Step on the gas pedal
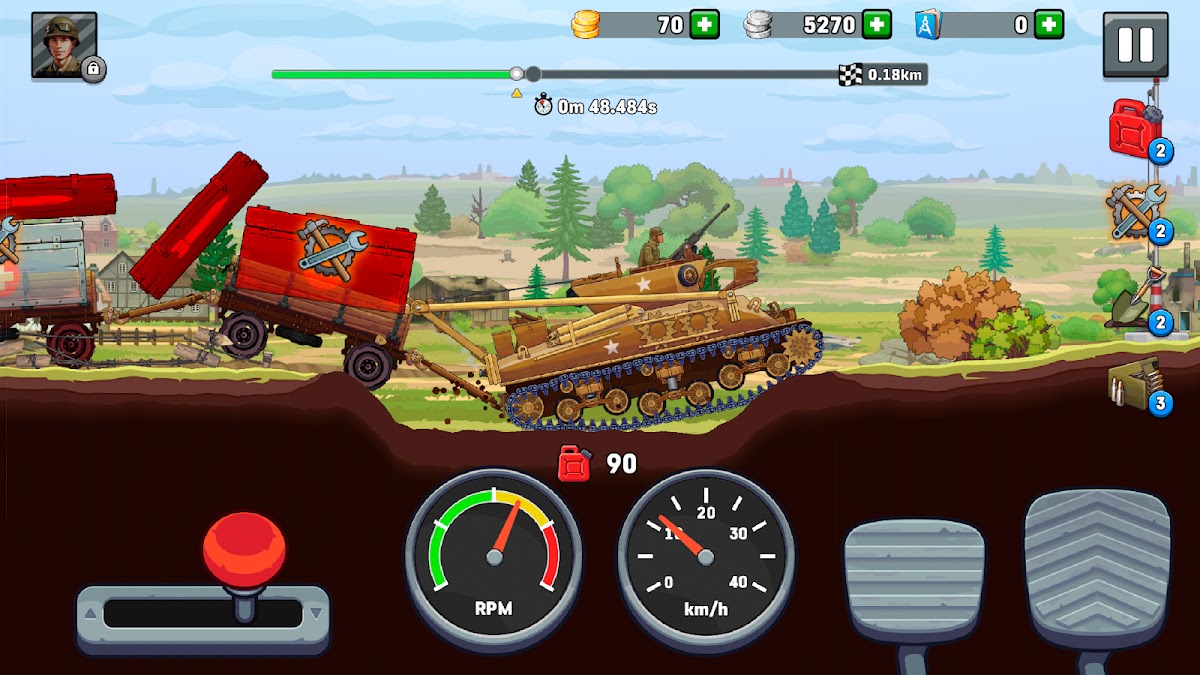The image size is (1200, 675). [1097, 568]
